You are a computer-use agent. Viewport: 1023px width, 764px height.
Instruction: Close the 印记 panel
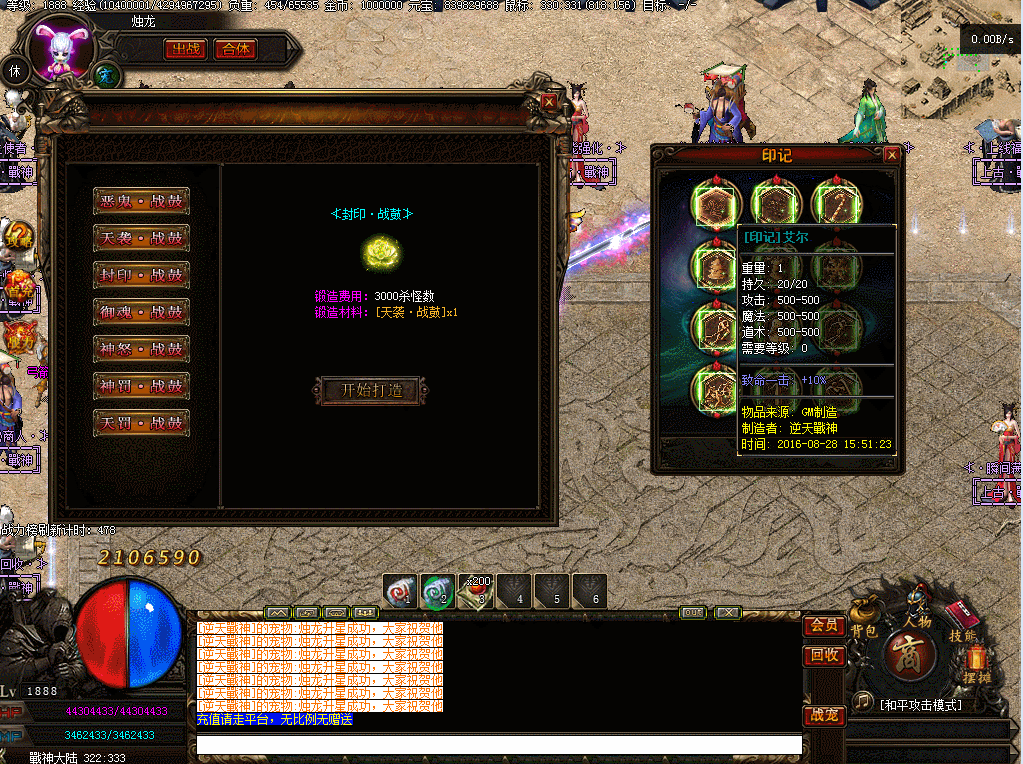click(892, 155)
